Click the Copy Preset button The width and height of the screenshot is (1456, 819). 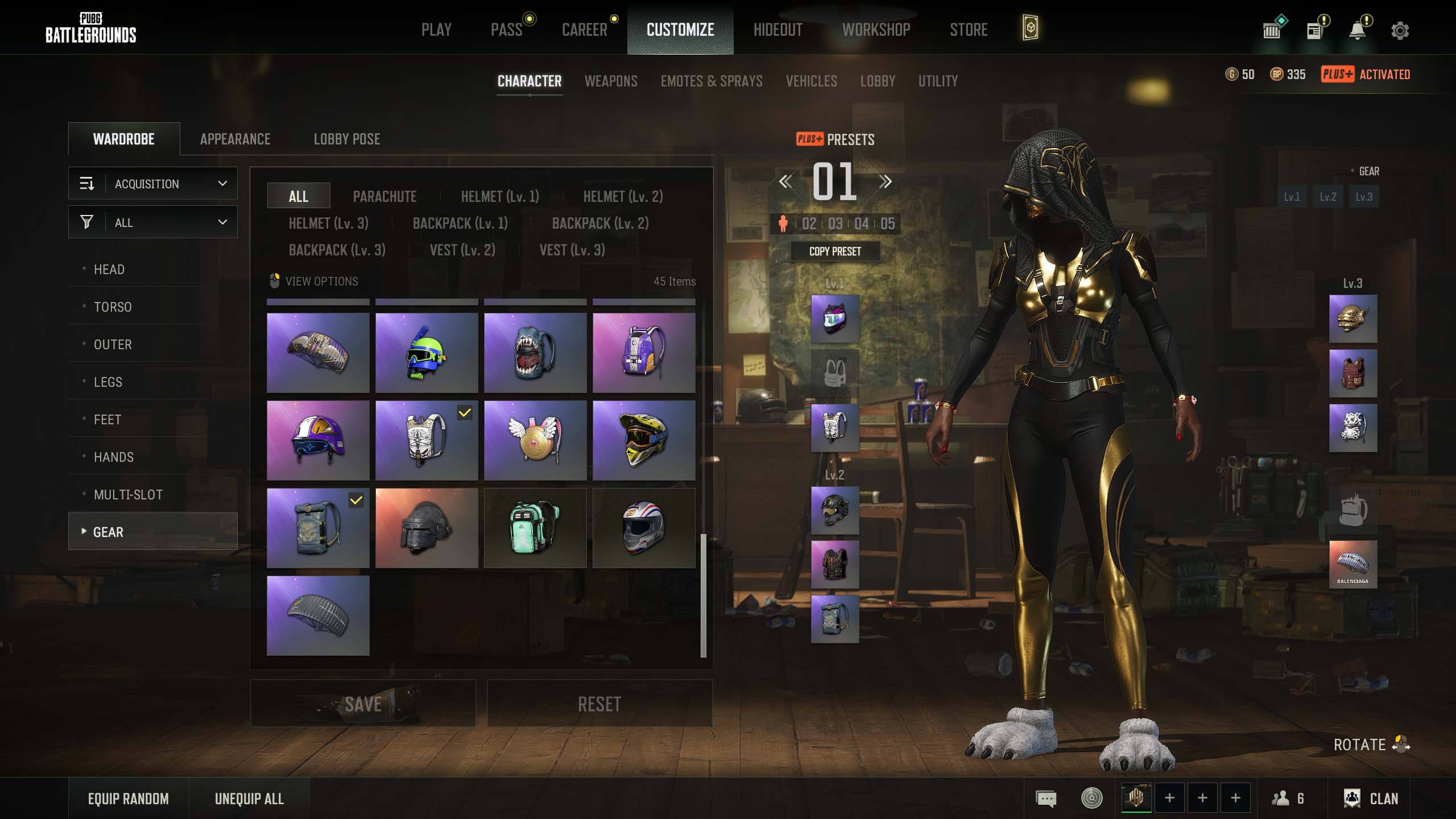click(835, 251)
